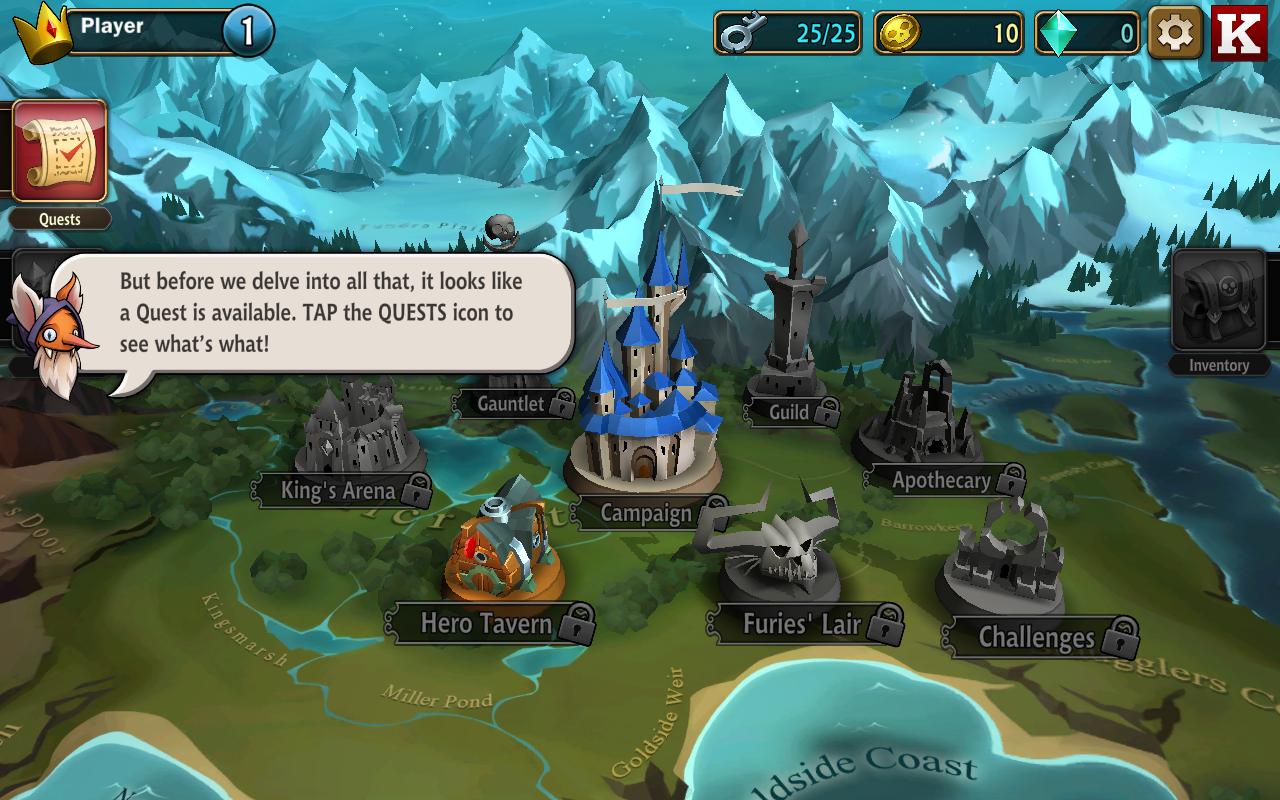The width and height of the screenshot is (1280, 800).
Task: Tap the green gem currency counter
Action: click(1087, 34)
